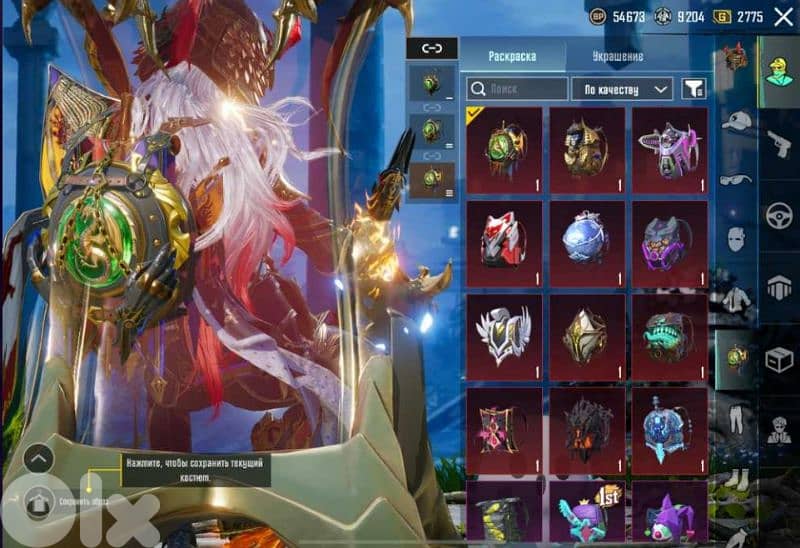This screenshot has width=800, height=548.
Task: Select the black lava backpack skin
Action: click(x=586, y=430)
